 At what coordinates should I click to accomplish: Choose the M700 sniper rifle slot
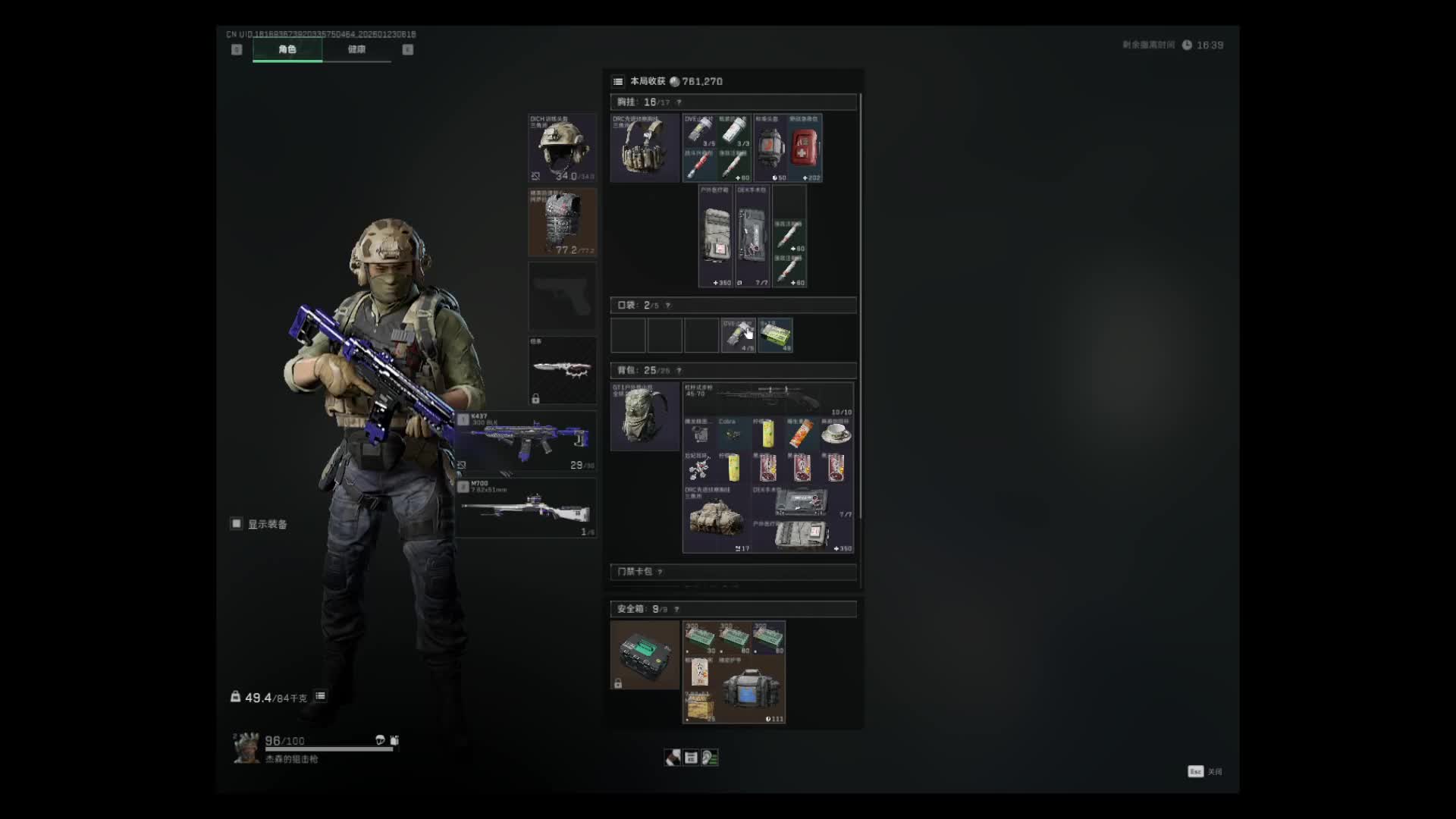pyautogui.click(x=526, y=507)
